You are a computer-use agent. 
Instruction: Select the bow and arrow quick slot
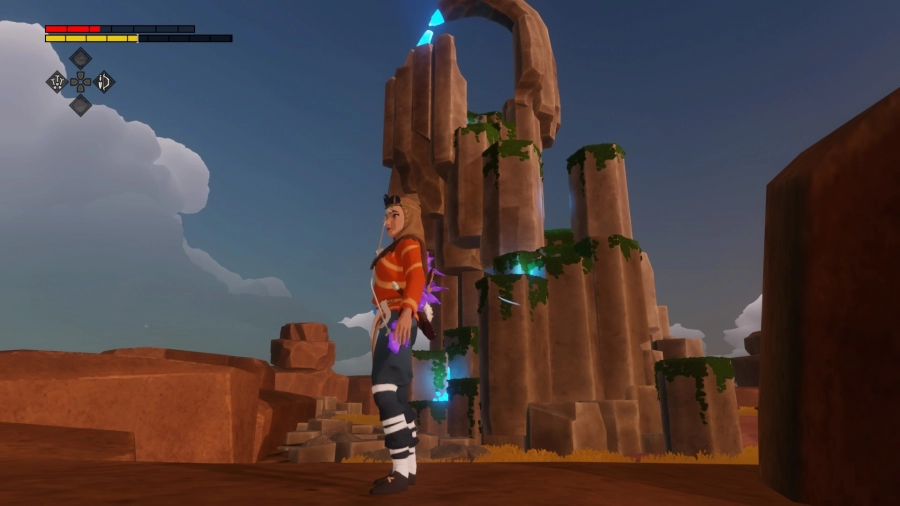click(x=104, y=82)
